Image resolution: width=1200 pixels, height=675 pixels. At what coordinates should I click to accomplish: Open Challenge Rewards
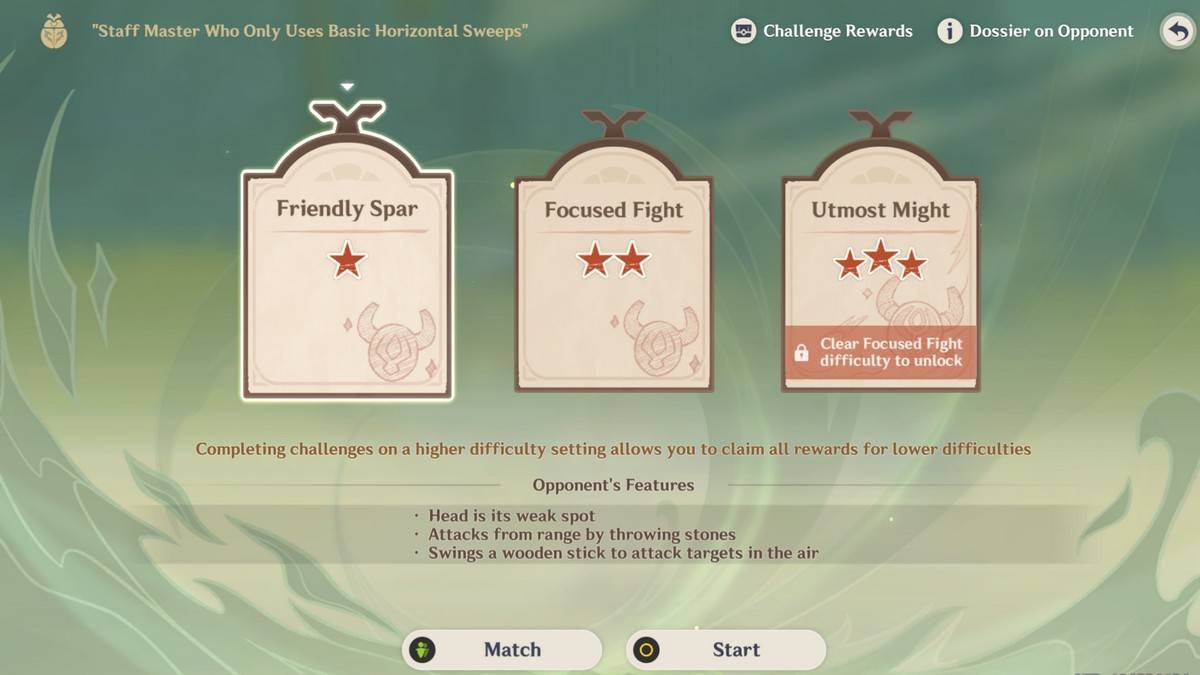coord(822,31)
